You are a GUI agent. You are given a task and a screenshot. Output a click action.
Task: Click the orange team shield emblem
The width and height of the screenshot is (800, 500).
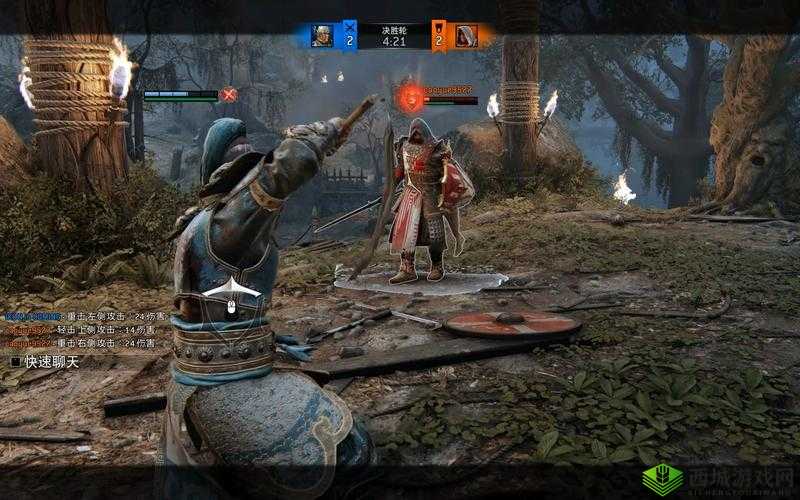click(x=438, y=27)
